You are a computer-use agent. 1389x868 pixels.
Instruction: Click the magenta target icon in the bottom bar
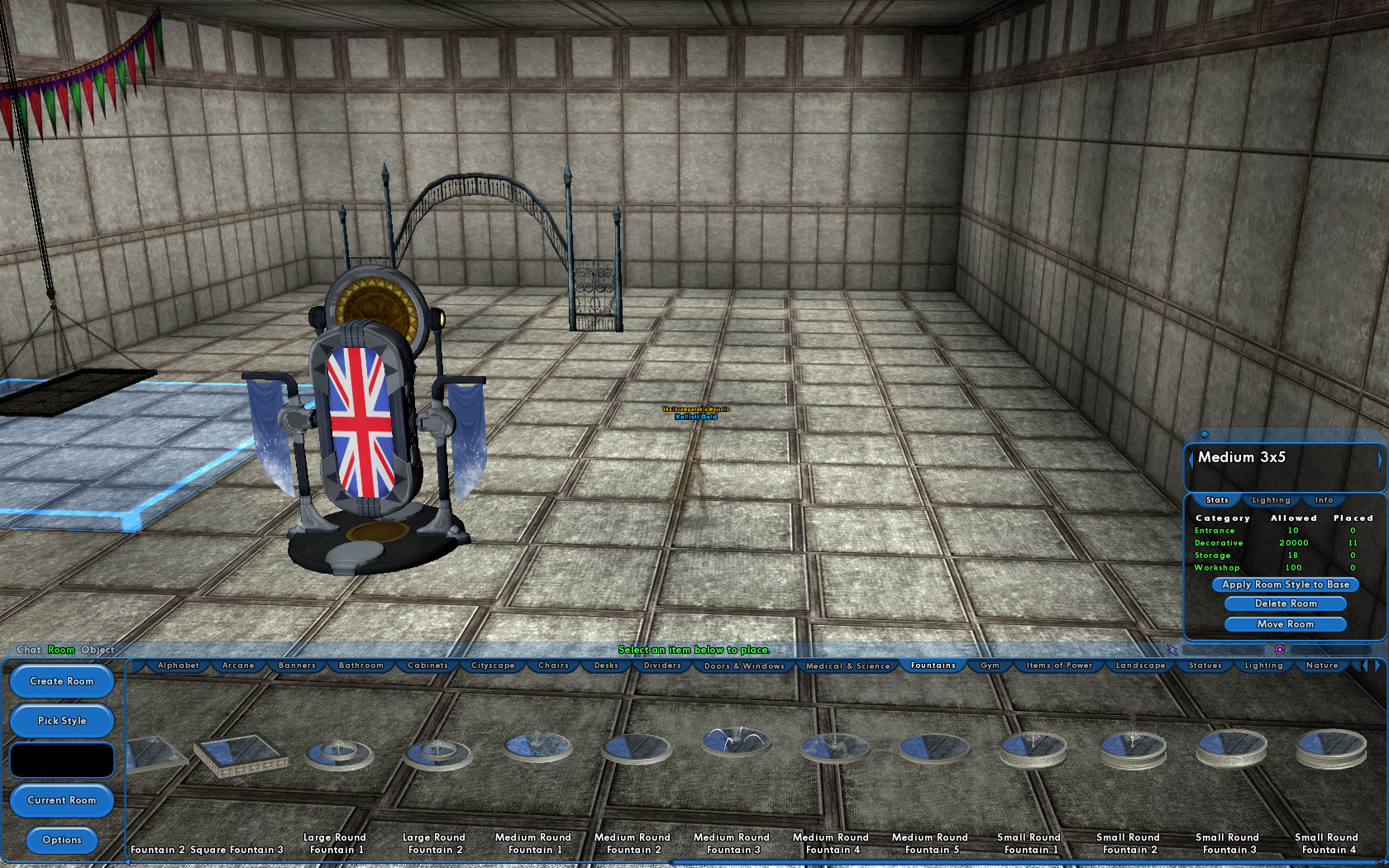pos(1280,650)
